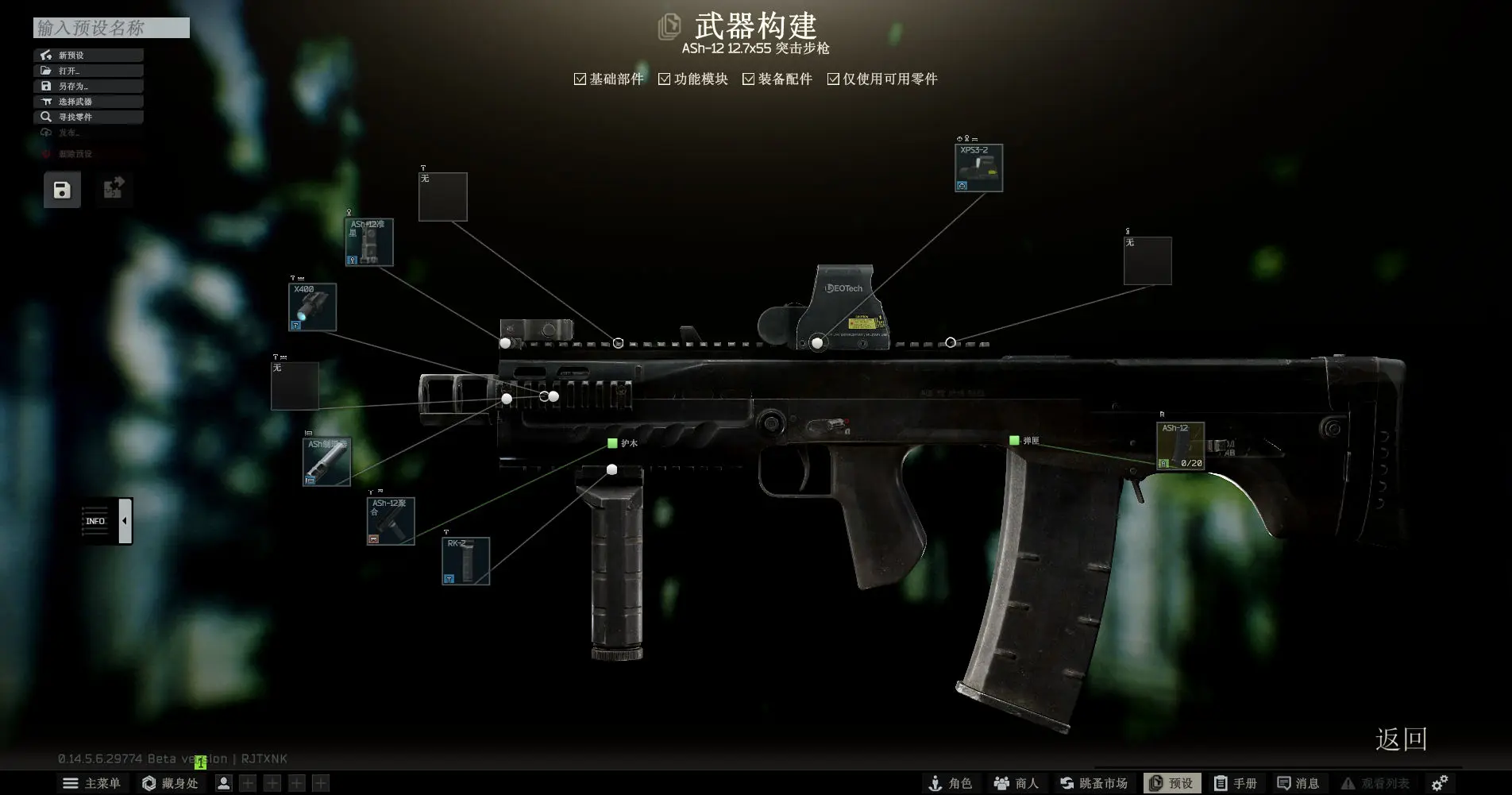Click the 寻找零件 magnifier search icon
The height and width of the screenshot is (795, 1512).
pyautogui.click(x=47, y=116)
